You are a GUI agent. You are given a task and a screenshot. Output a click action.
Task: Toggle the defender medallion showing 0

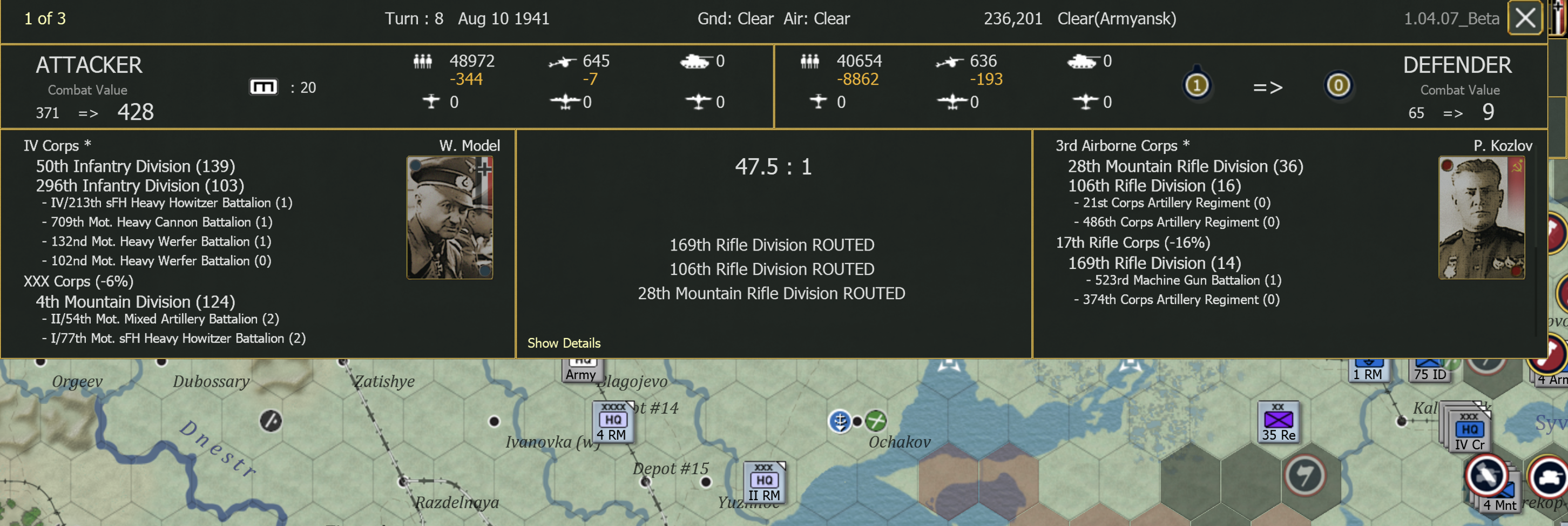pos(1339,86)
